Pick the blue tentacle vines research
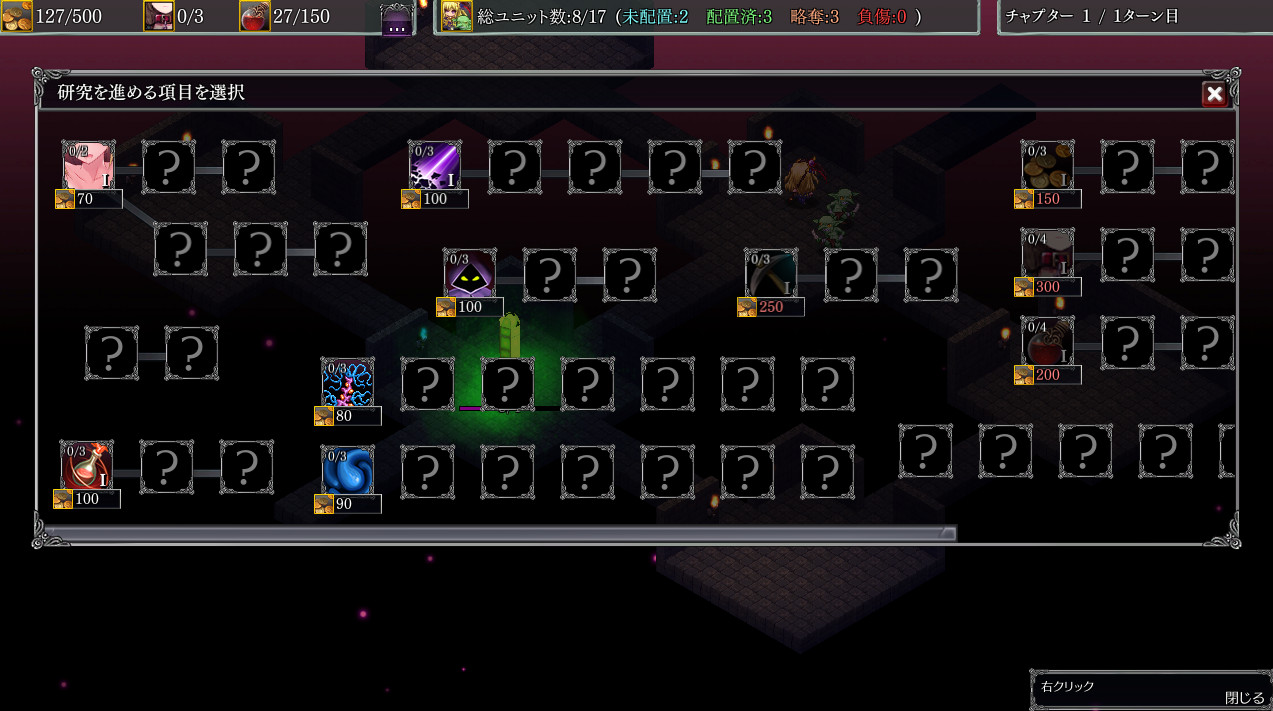 (348, 383)
